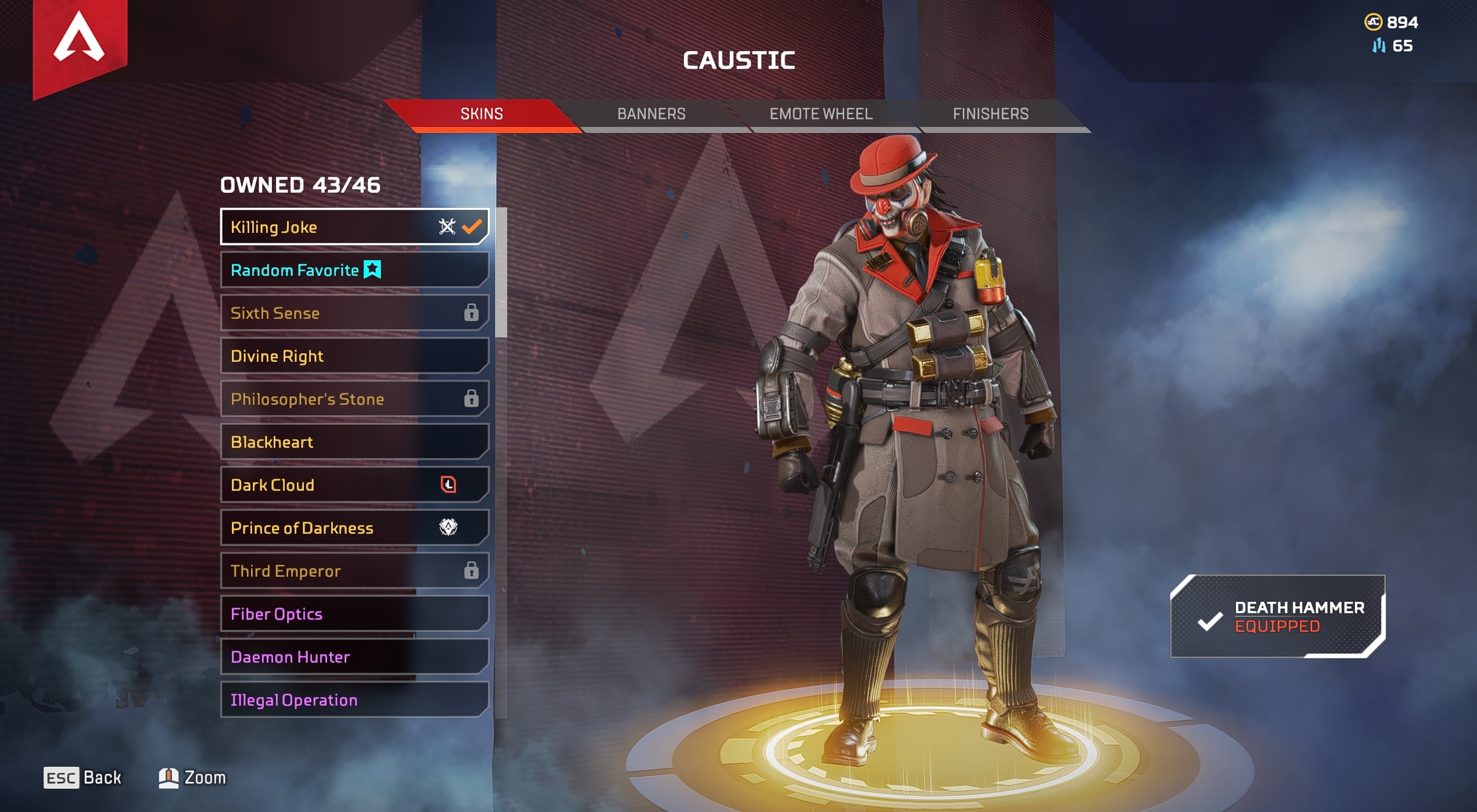
Task: Pick the Divine Right skin
Action: 354,355
